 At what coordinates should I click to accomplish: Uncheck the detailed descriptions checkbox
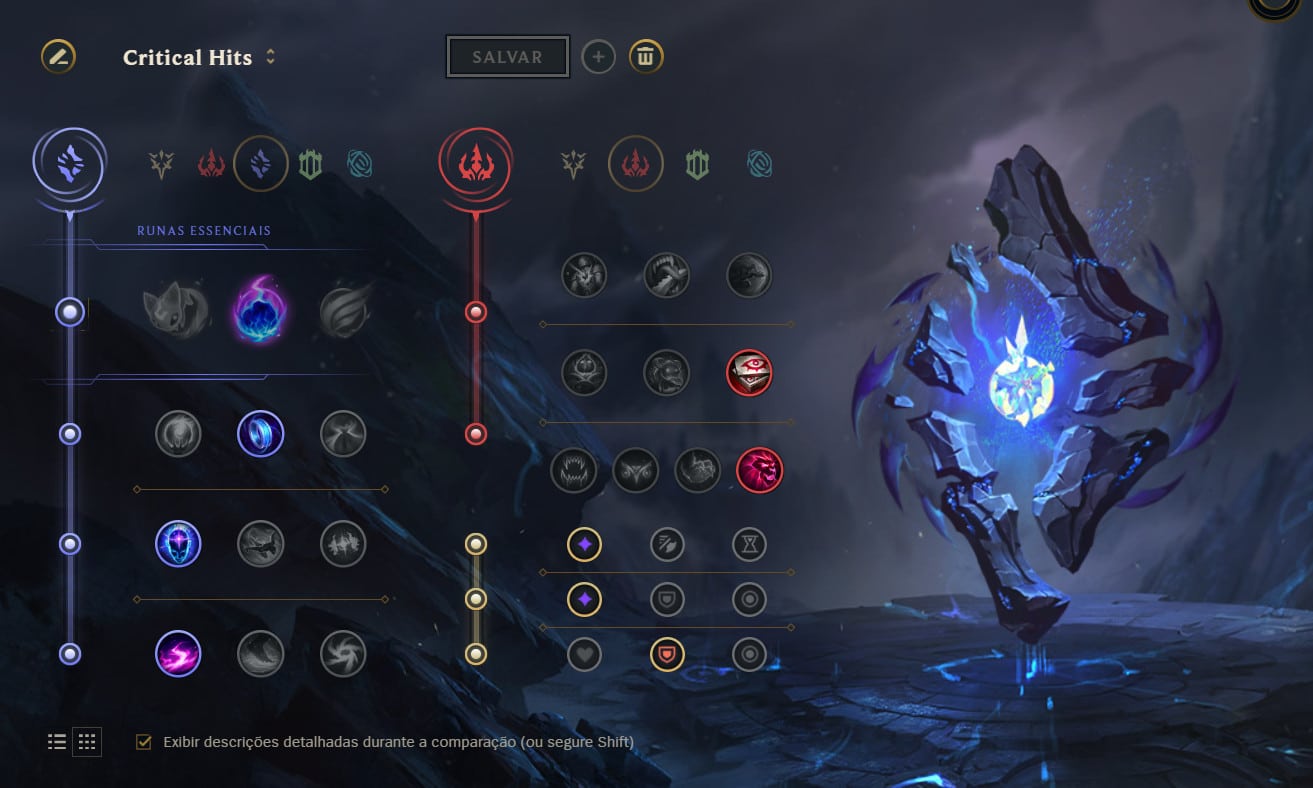coord(141,742)
